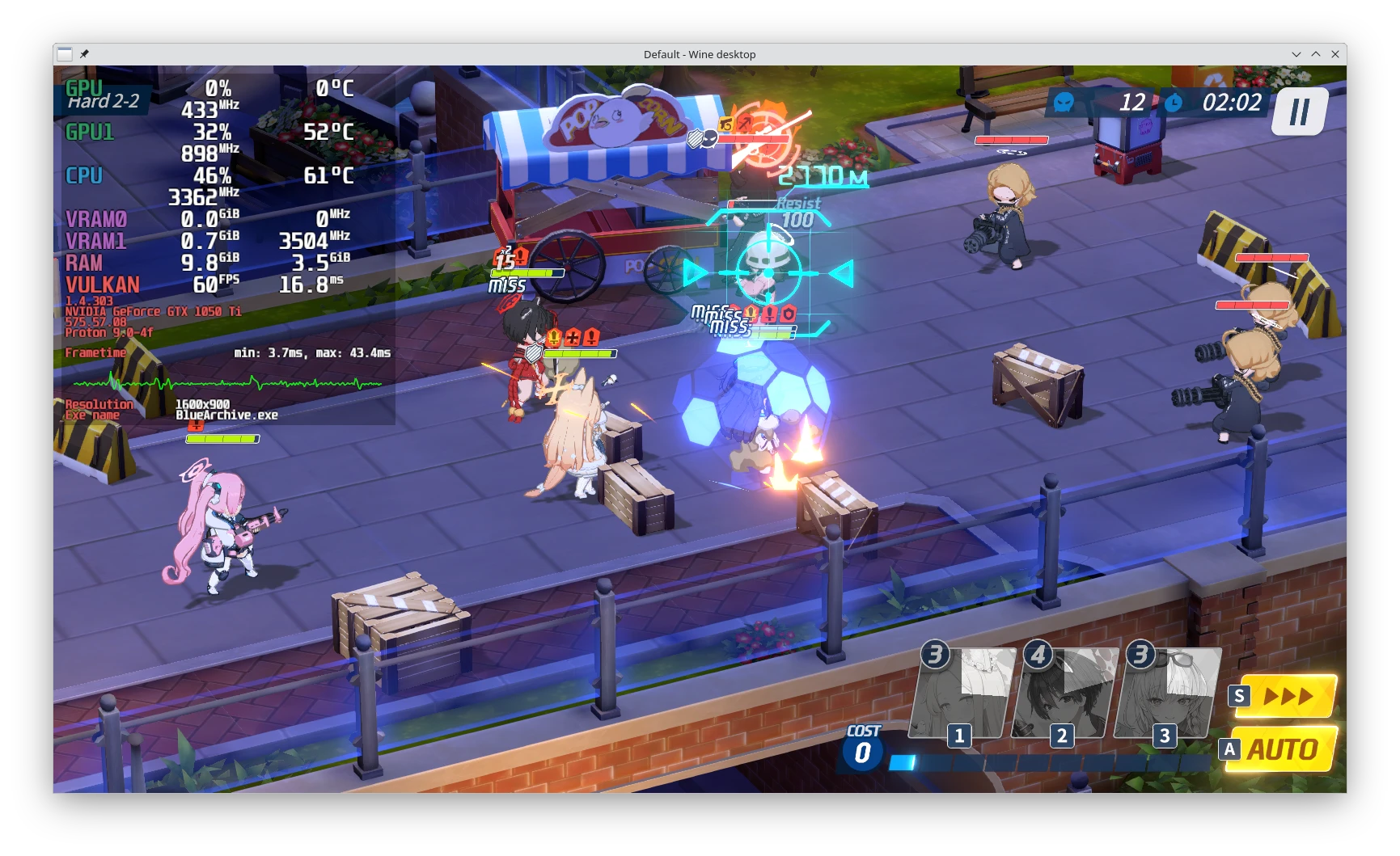
Task: Use the dark-haired student's skill card numbered 2
Action: coord(1064,694)
